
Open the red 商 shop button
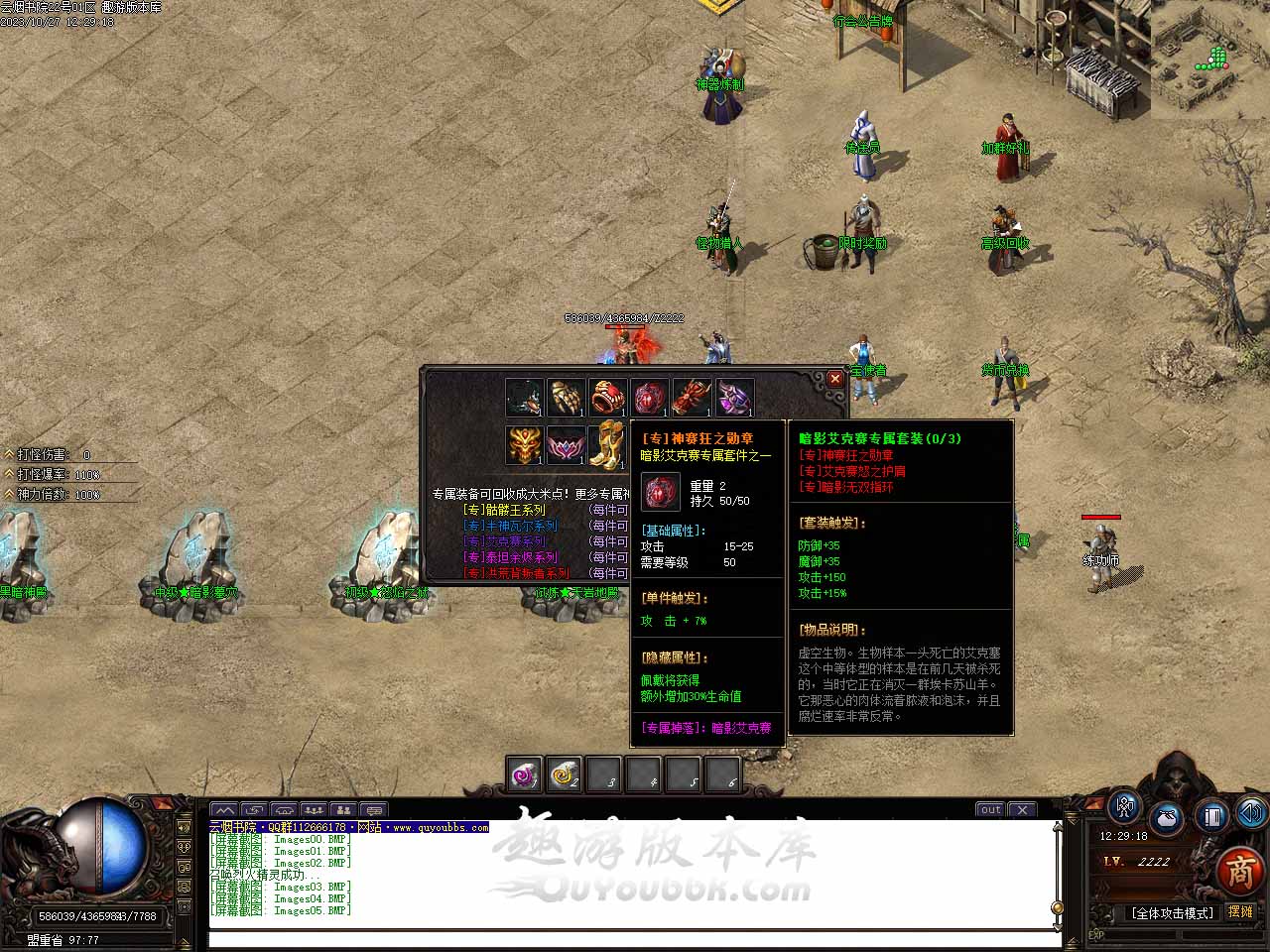(1239, 872)
